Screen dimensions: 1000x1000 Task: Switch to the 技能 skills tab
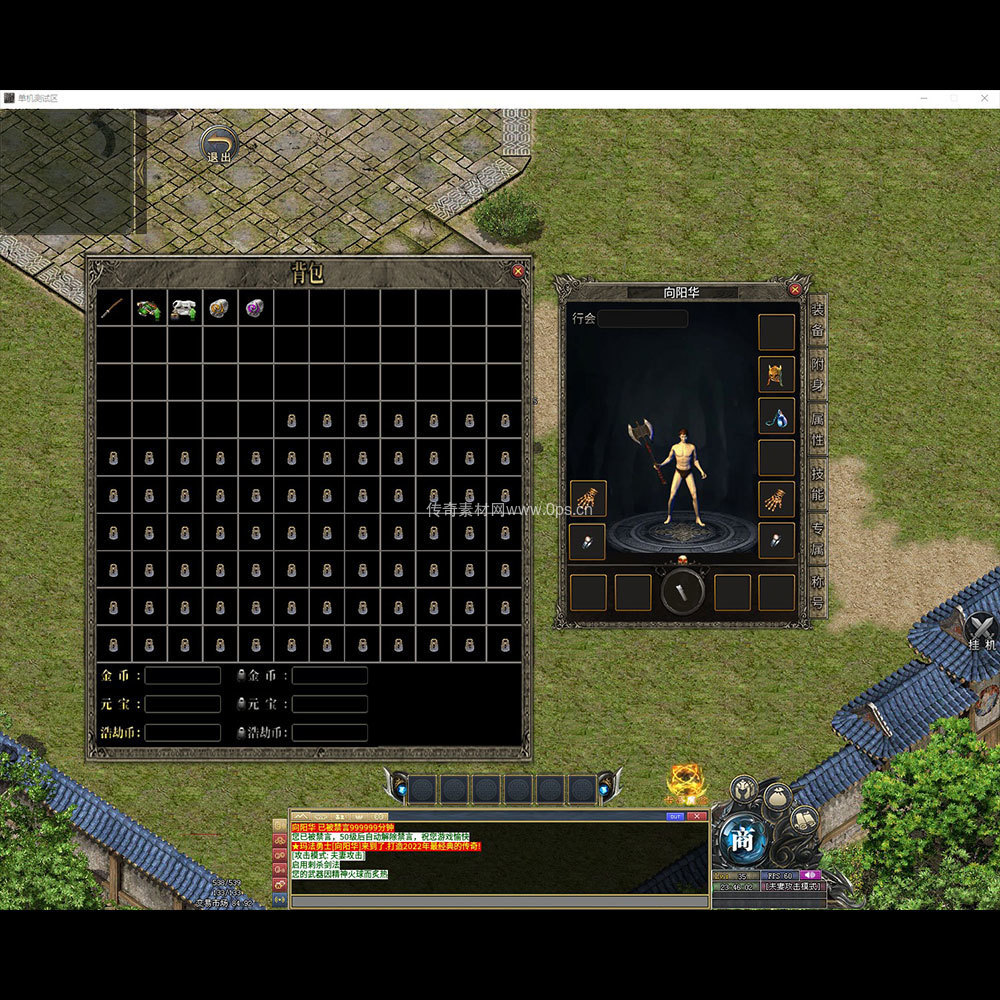[x=818, y=484]
